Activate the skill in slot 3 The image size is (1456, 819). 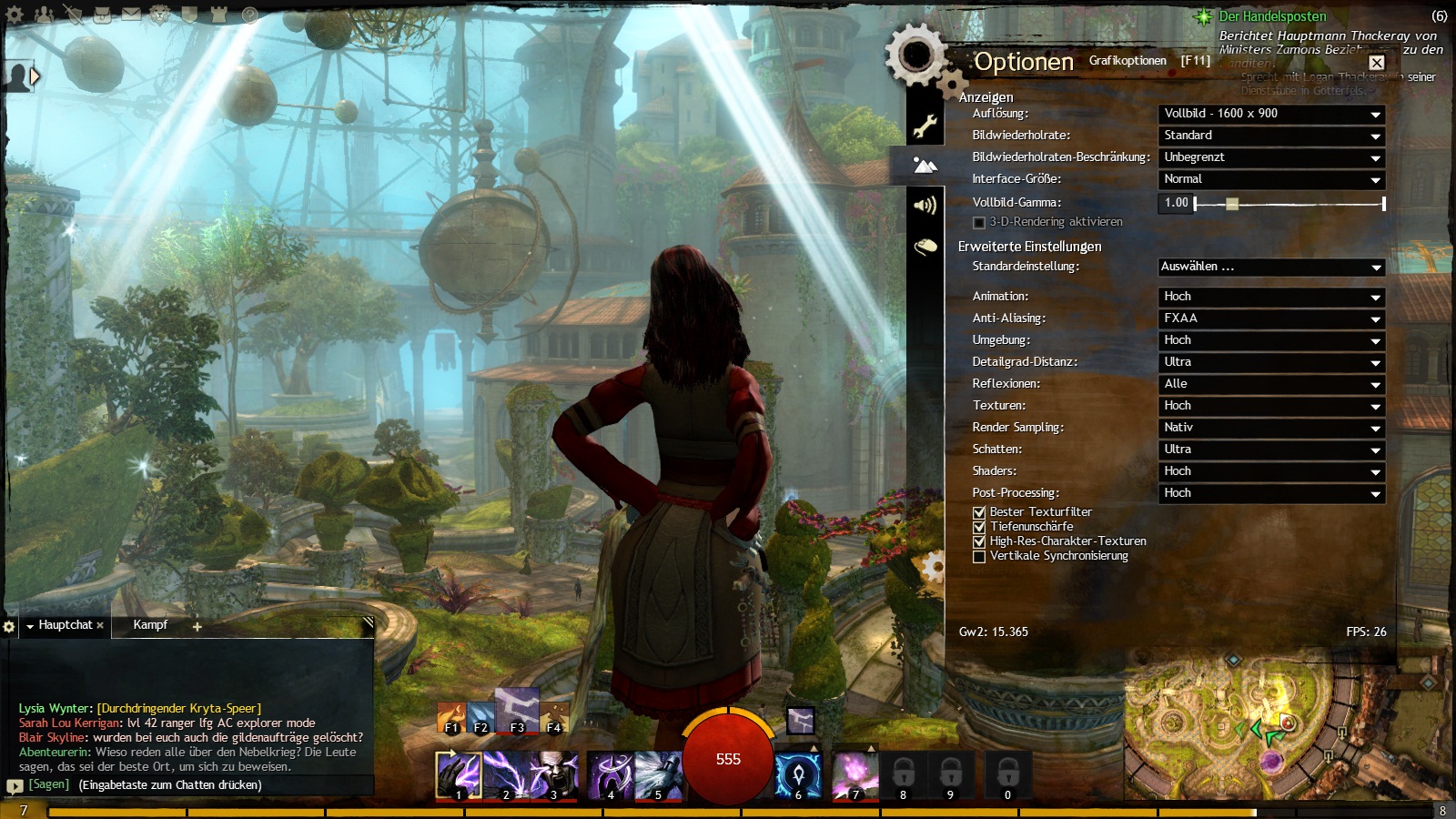[554, 775]
